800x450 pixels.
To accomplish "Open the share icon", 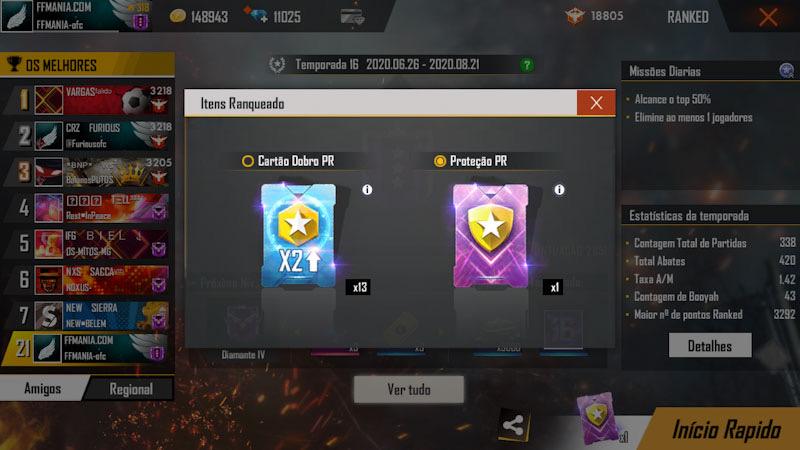I will coord(513,424).
